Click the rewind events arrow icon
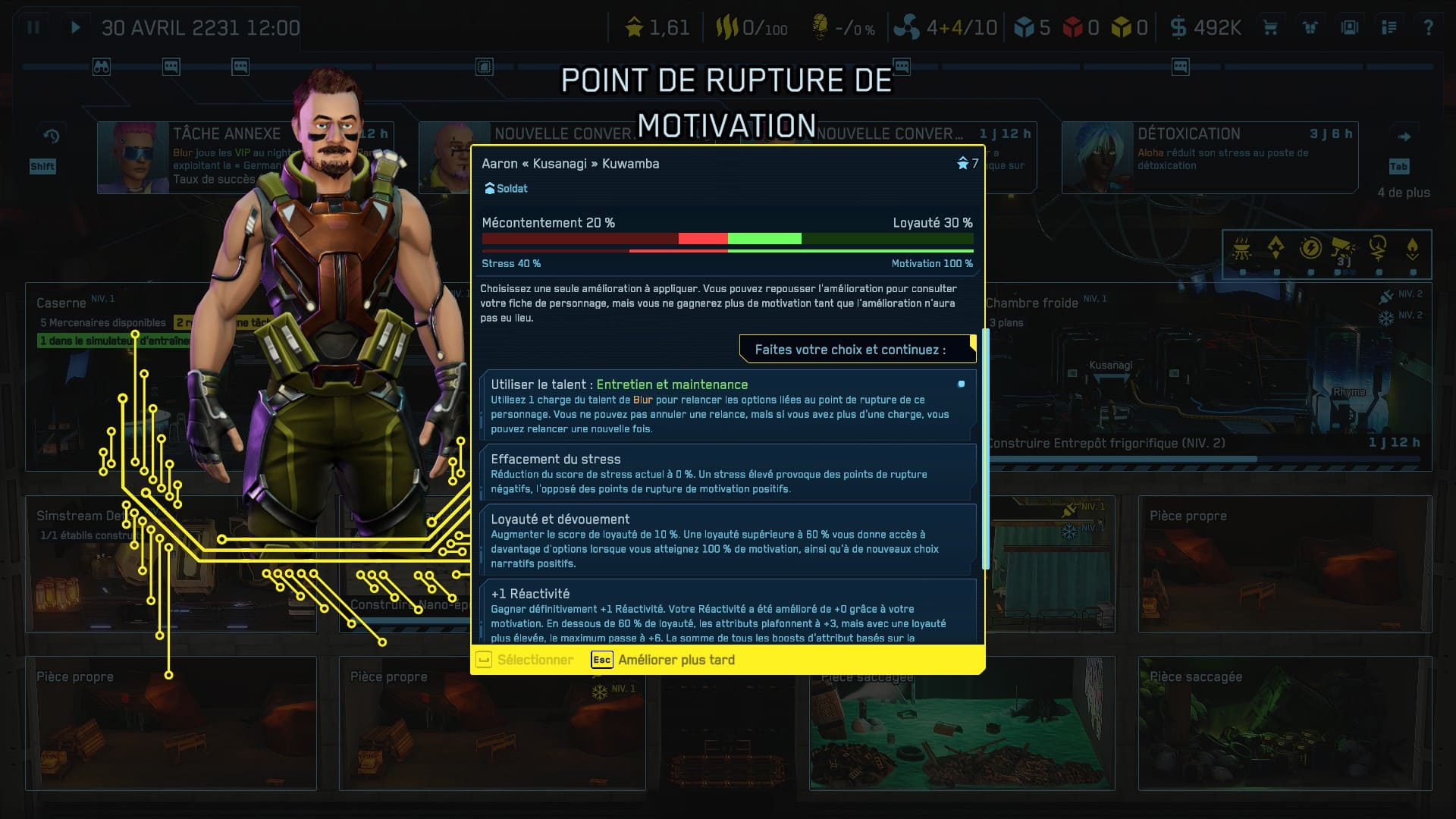This screenshot has height=819, width=1456. [x=51, y=136]
